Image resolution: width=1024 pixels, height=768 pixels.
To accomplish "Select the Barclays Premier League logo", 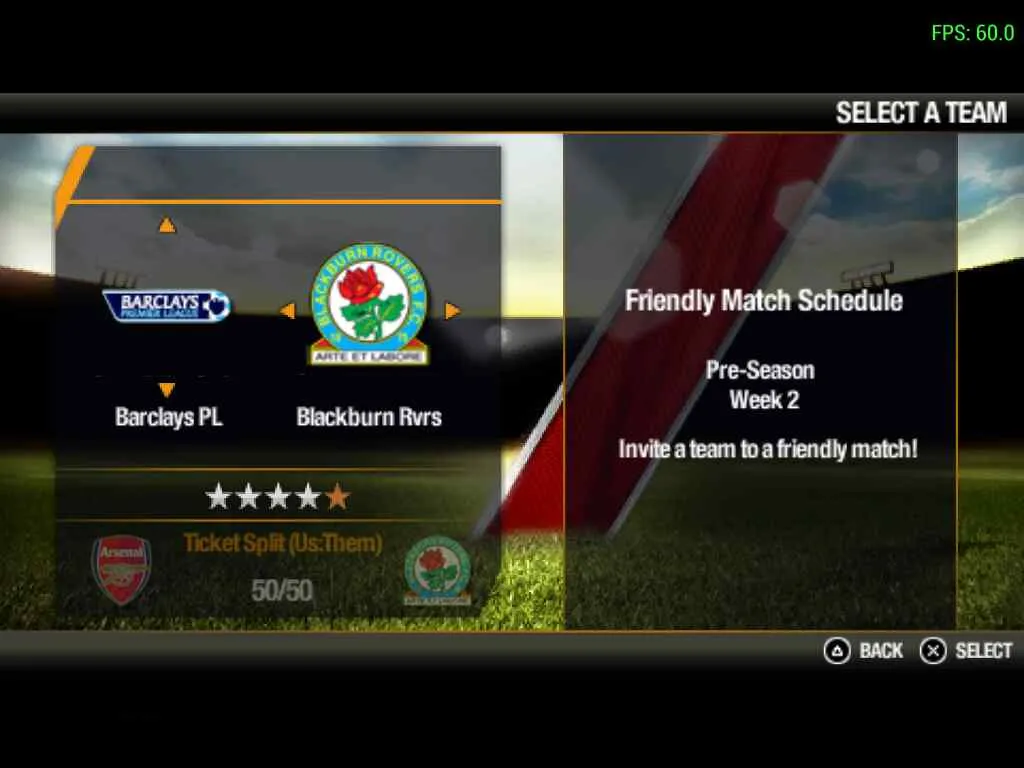I will pyautogui.click(x=167, y=305).
